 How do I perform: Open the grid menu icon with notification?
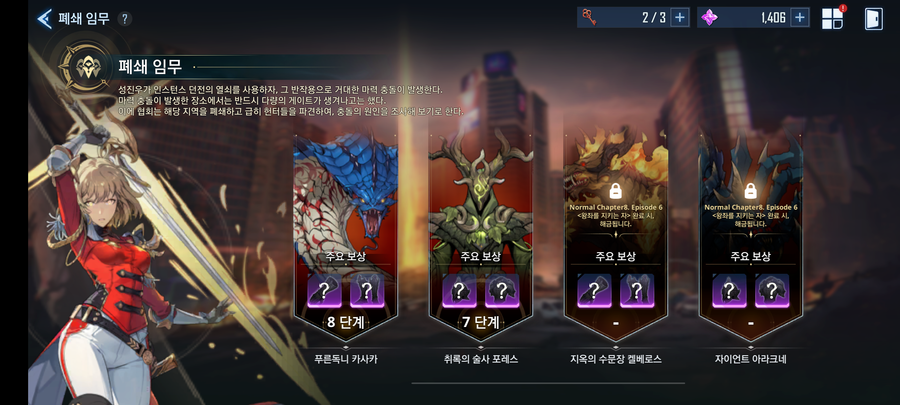click(832, 18)
